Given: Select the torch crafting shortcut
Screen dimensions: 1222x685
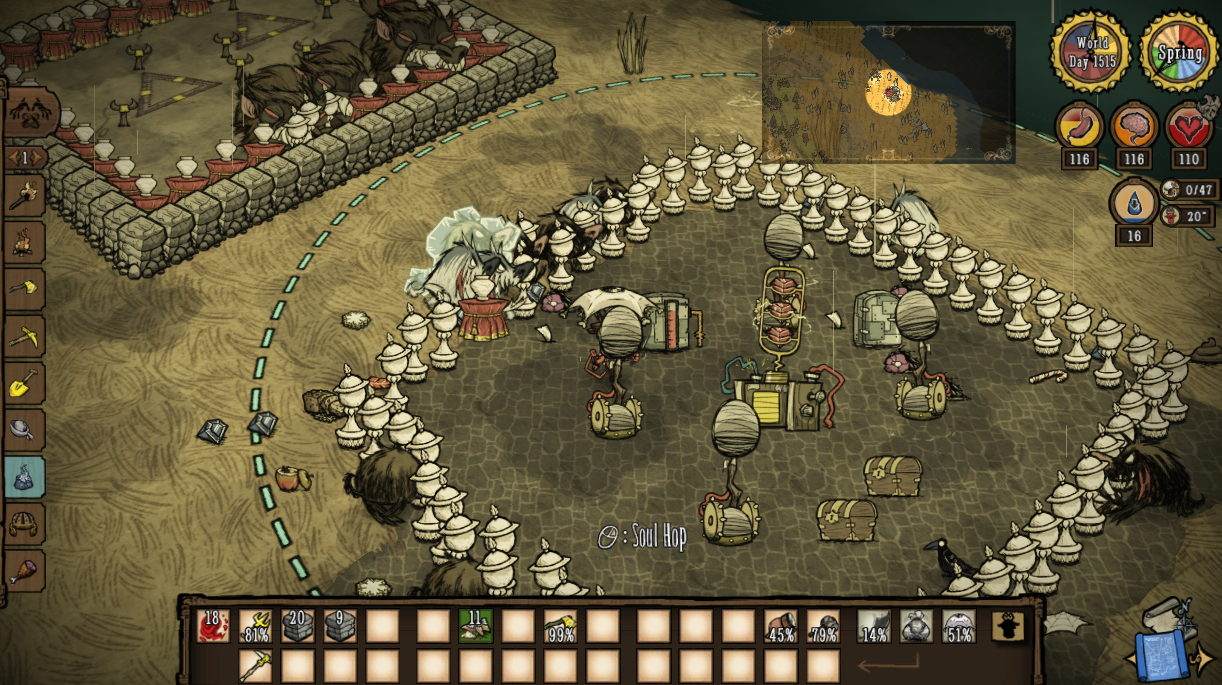Looking at the screenshot, I should (x=24, y=195).
